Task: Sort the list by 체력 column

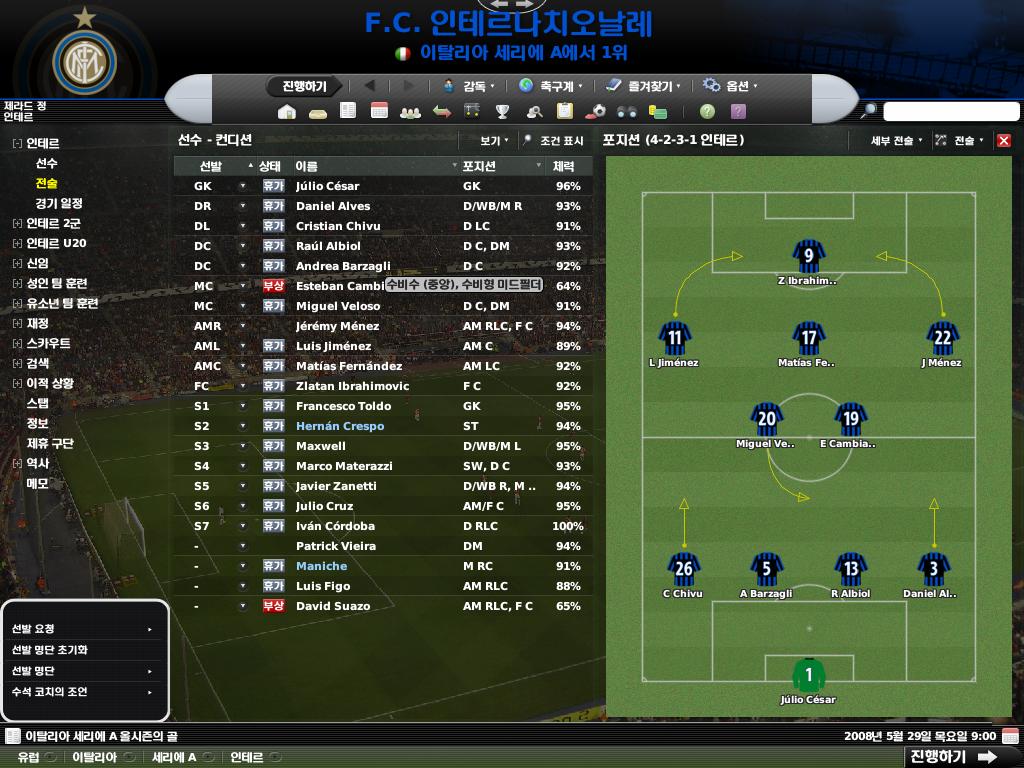Action: pos(564,166)
